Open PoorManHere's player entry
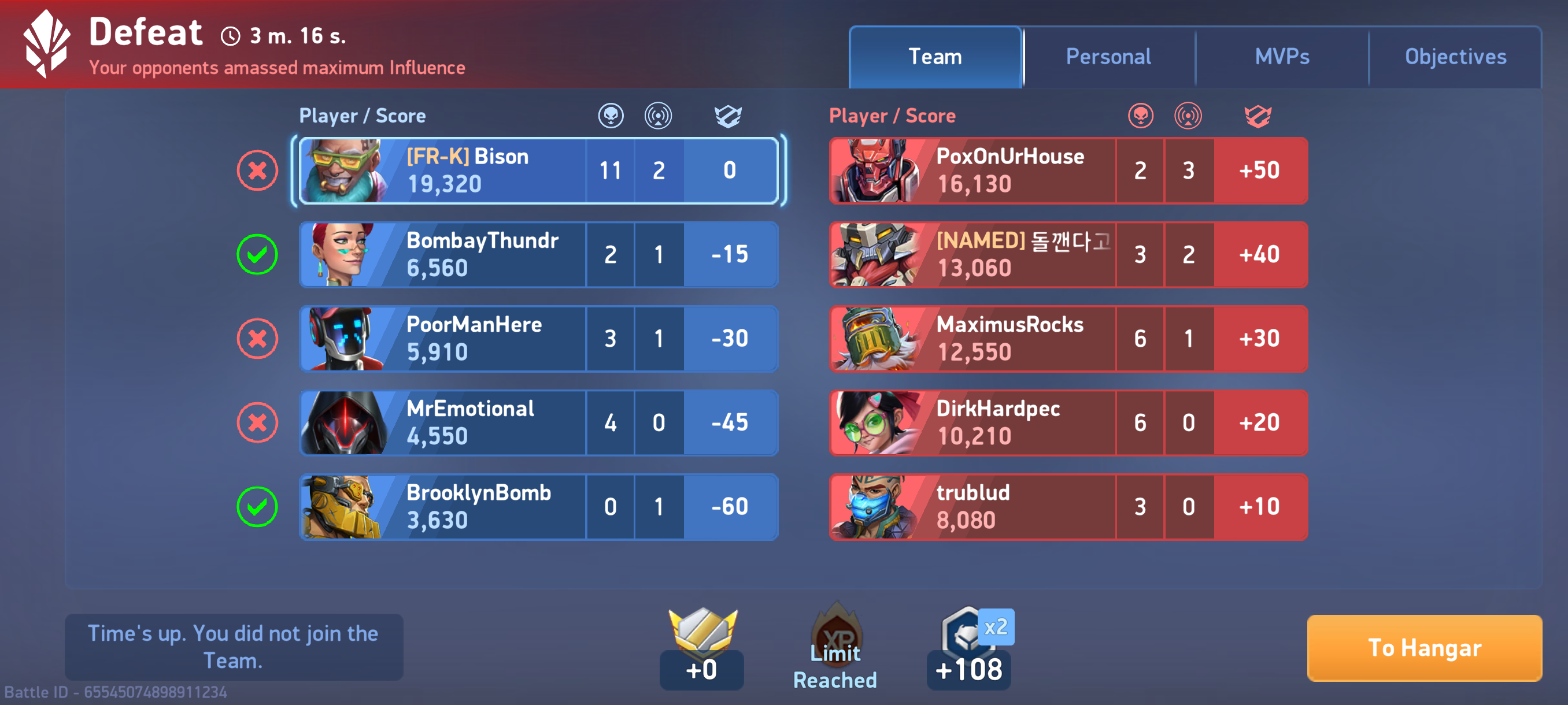 point(538,338)
